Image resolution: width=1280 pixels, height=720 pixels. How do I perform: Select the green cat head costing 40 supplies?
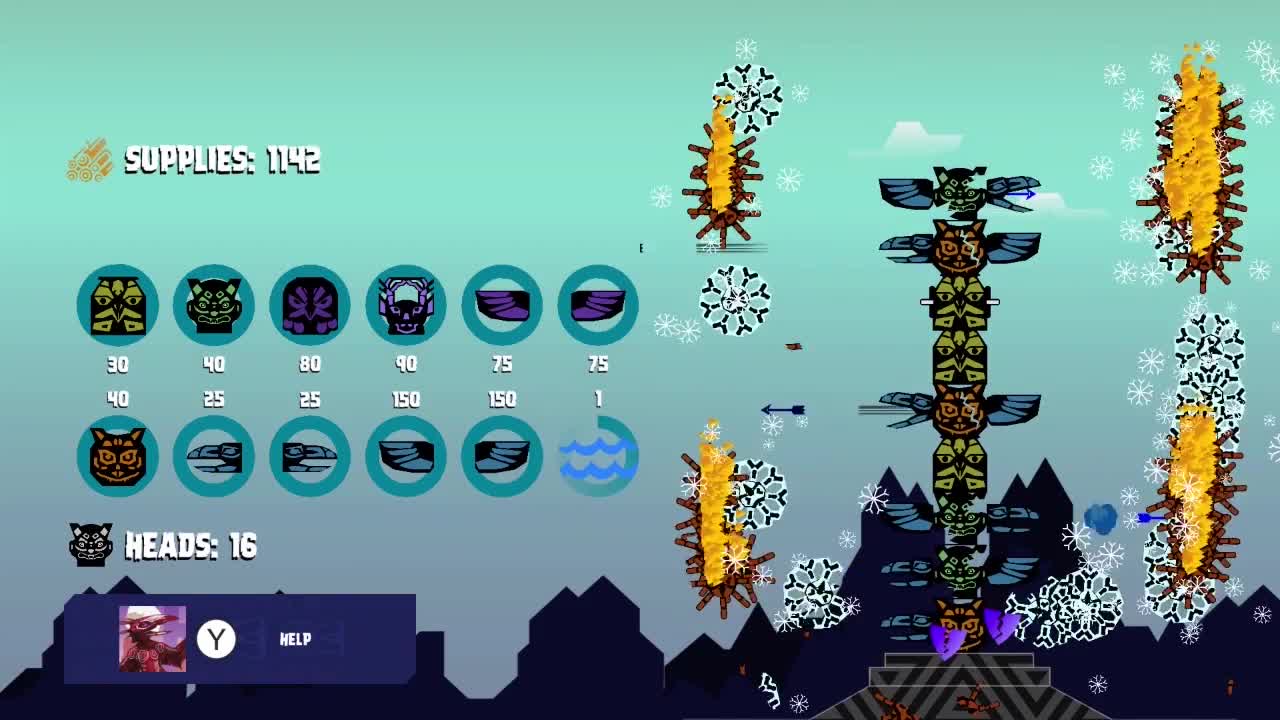click(214, 305)
